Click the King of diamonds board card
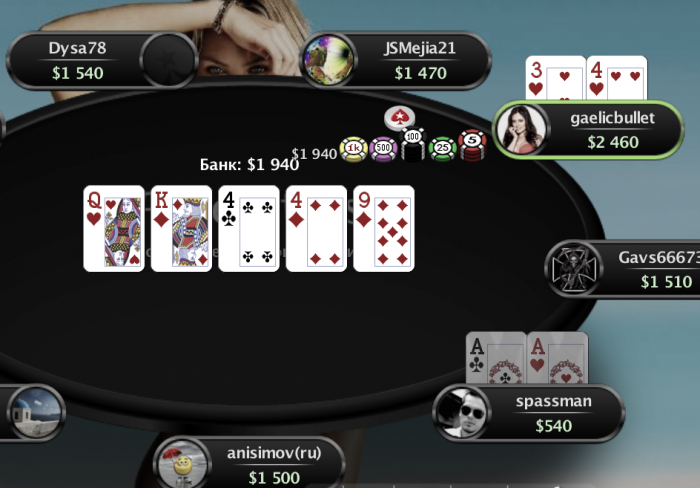 coord(181,228)
